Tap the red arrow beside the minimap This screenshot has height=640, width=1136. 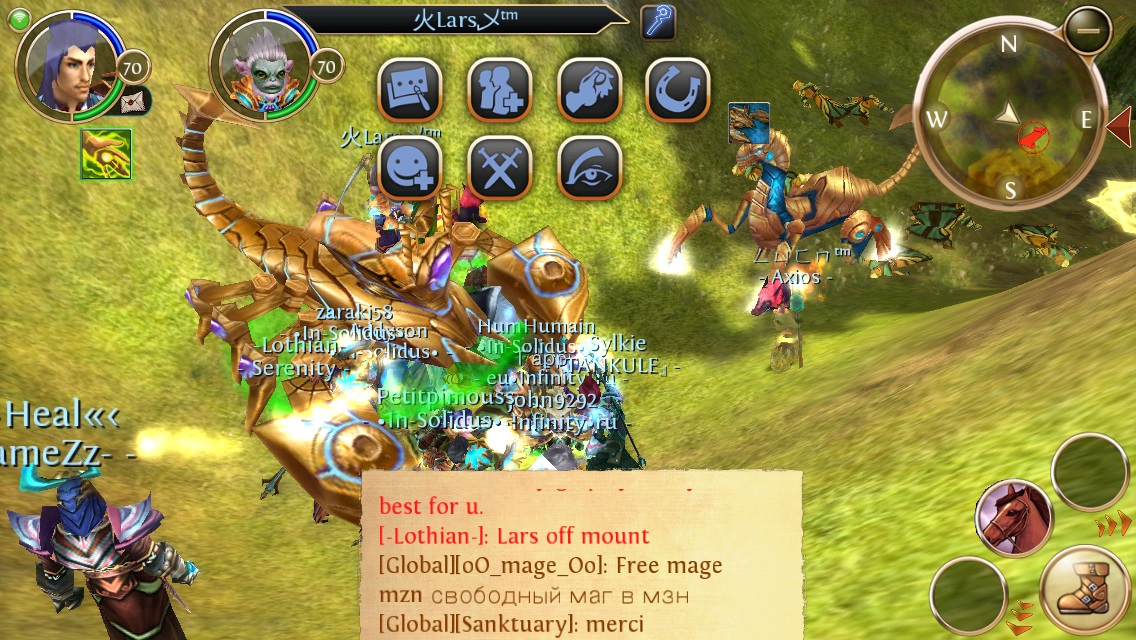coord(1119,125)
